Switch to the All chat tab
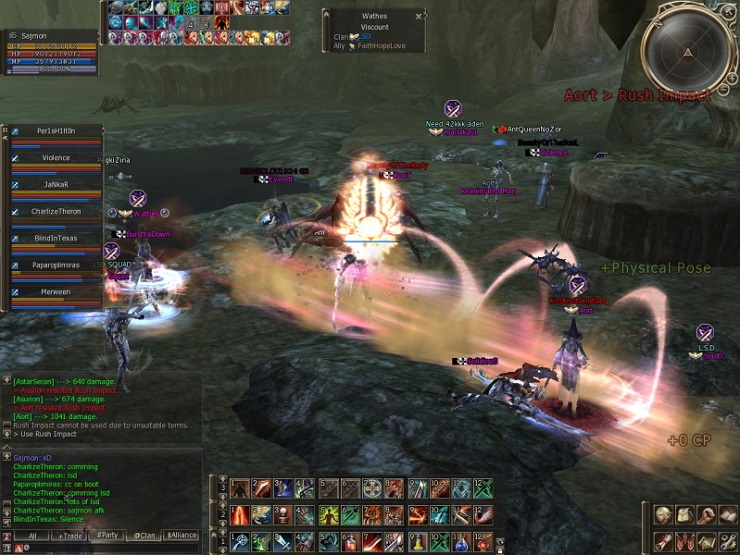This screenshot has width=740, height=555. point(31,536)
